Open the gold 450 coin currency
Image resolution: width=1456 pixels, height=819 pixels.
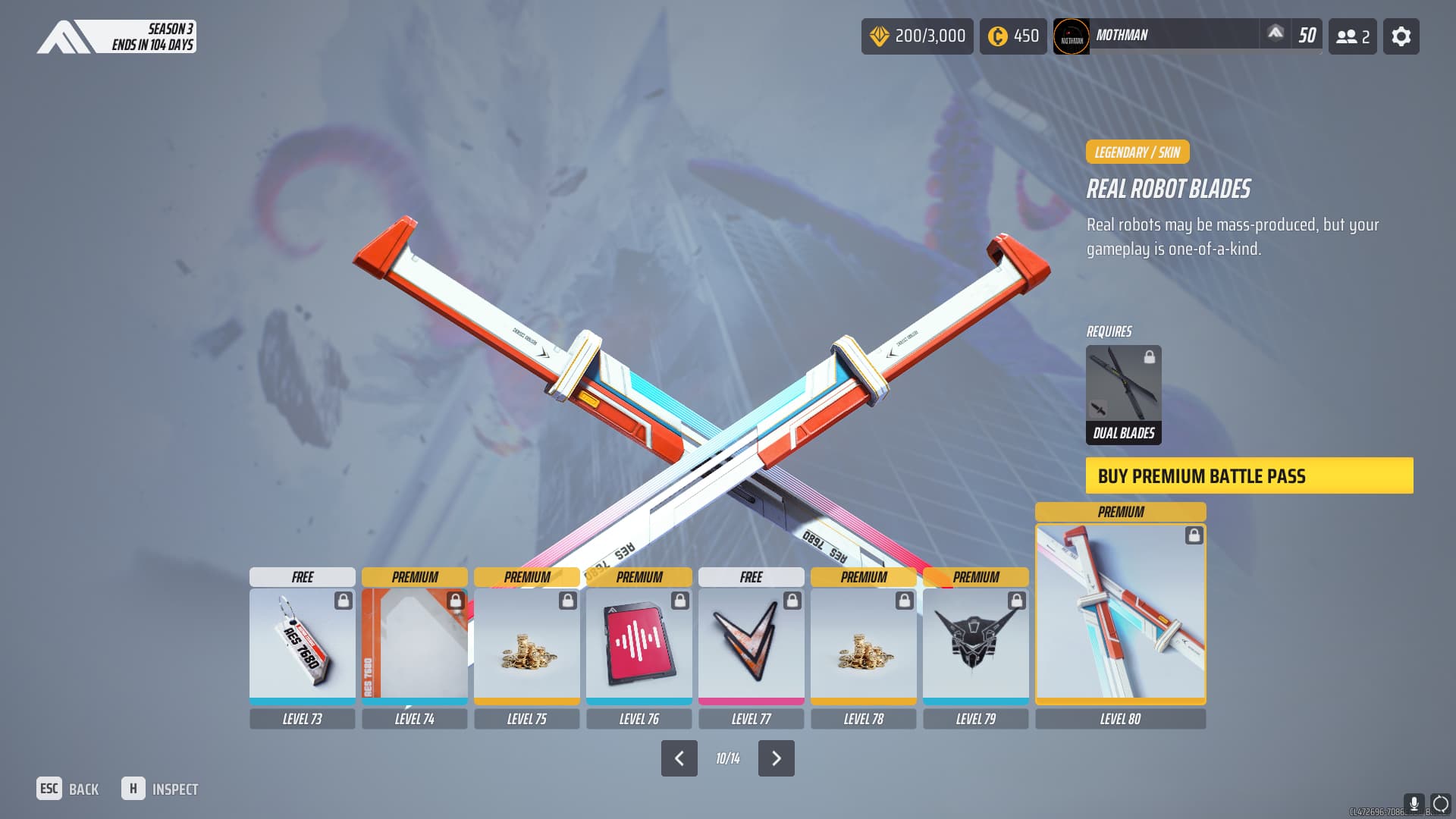point(1012,36)
